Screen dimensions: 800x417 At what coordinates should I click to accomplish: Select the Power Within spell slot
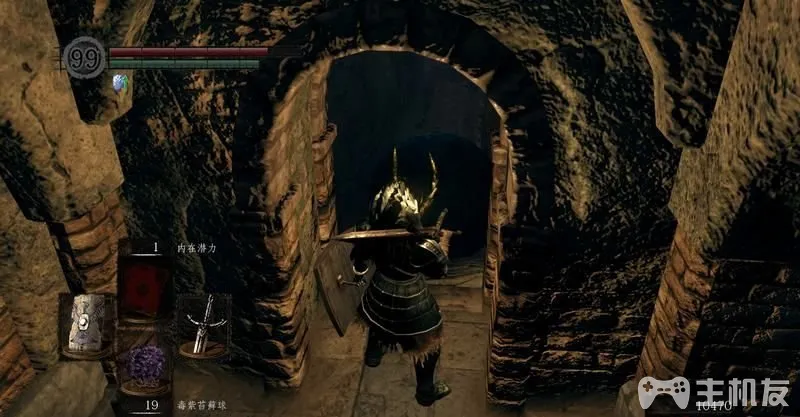tap(144, 279)
